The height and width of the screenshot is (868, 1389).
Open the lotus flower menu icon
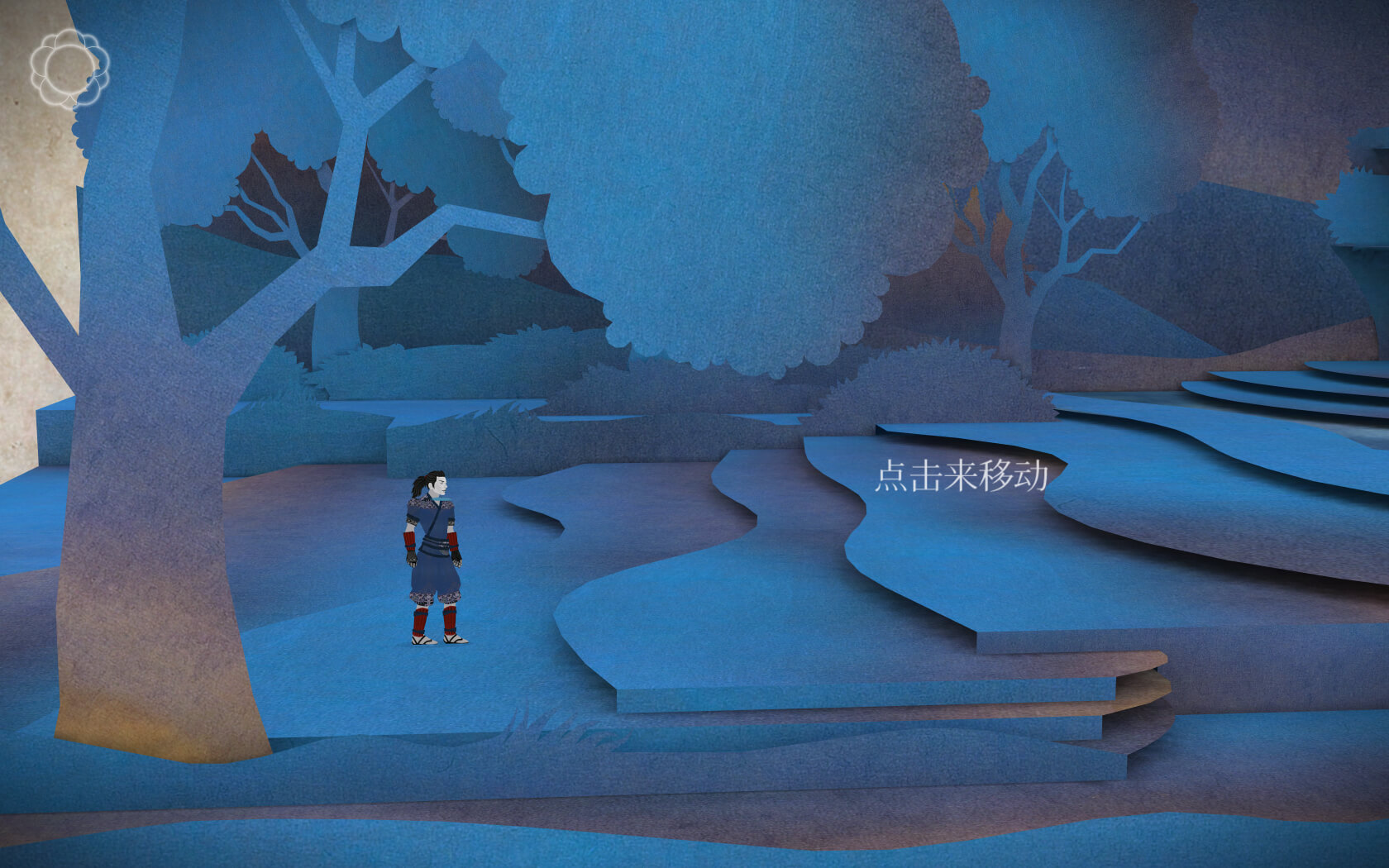click(69, 68)
